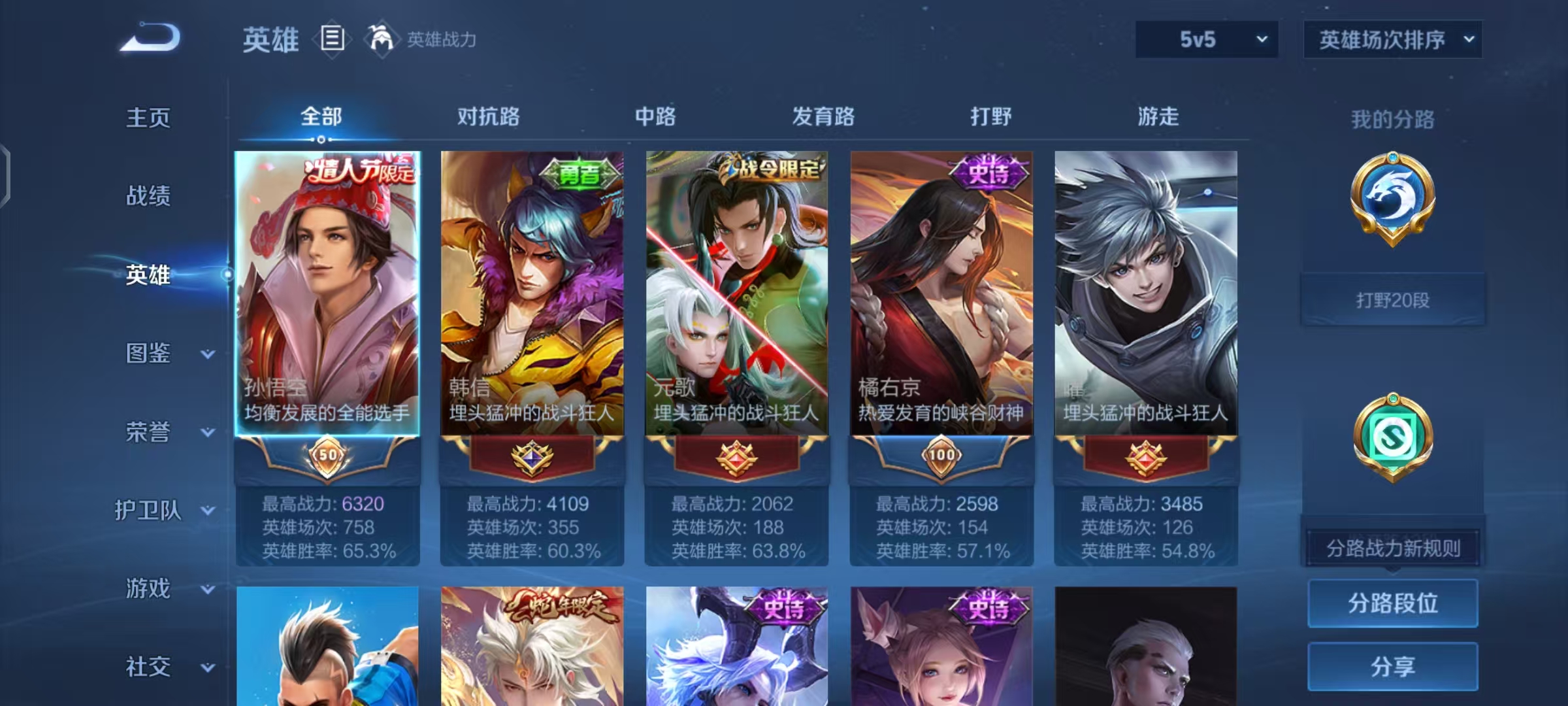Open the hero list icon beside 英雄 title
1568x706 pixels.
click(x=333, y=39)
